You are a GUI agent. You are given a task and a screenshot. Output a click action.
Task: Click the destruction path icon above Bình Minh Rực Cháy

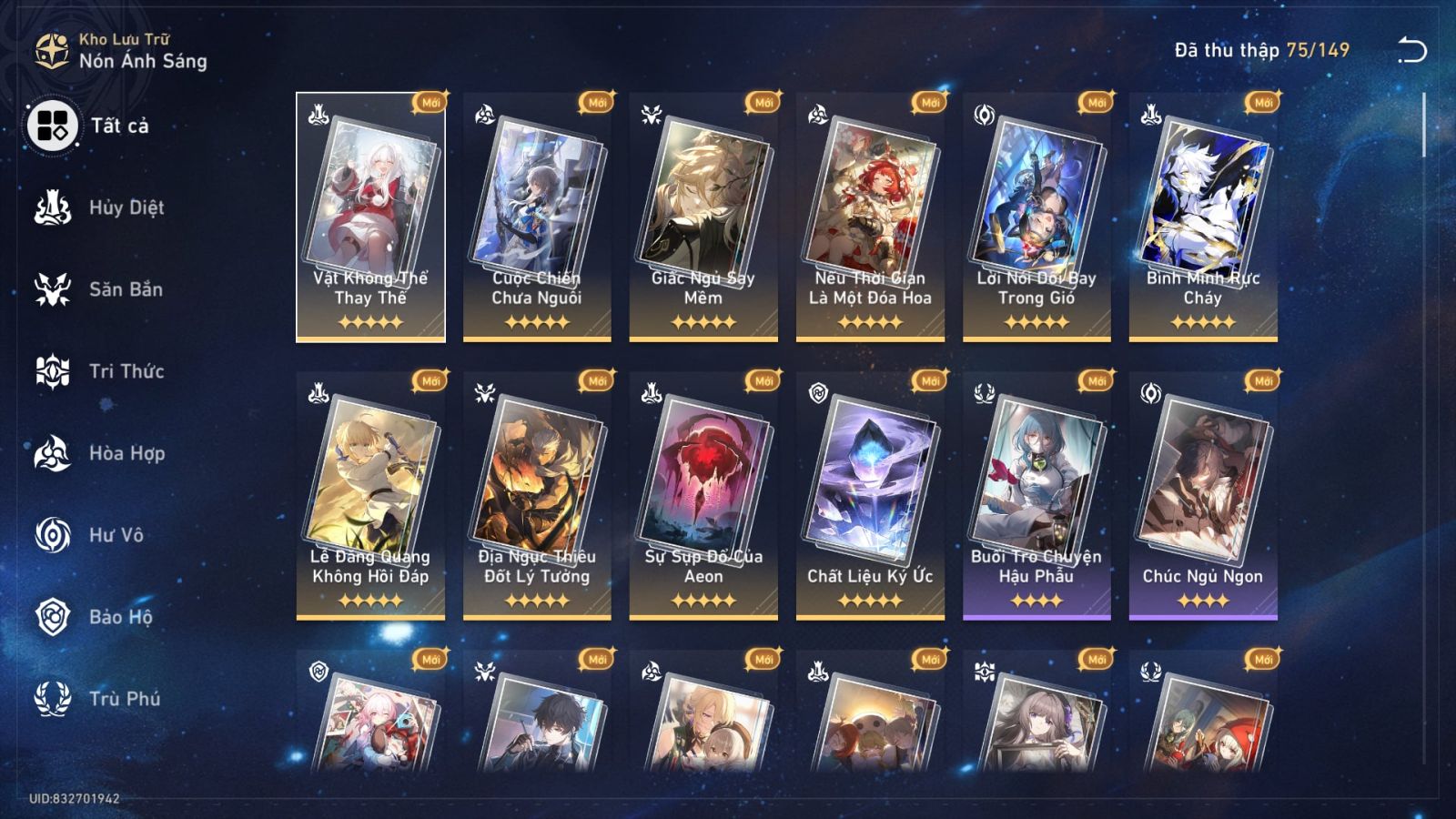(x=1149, y=115)
